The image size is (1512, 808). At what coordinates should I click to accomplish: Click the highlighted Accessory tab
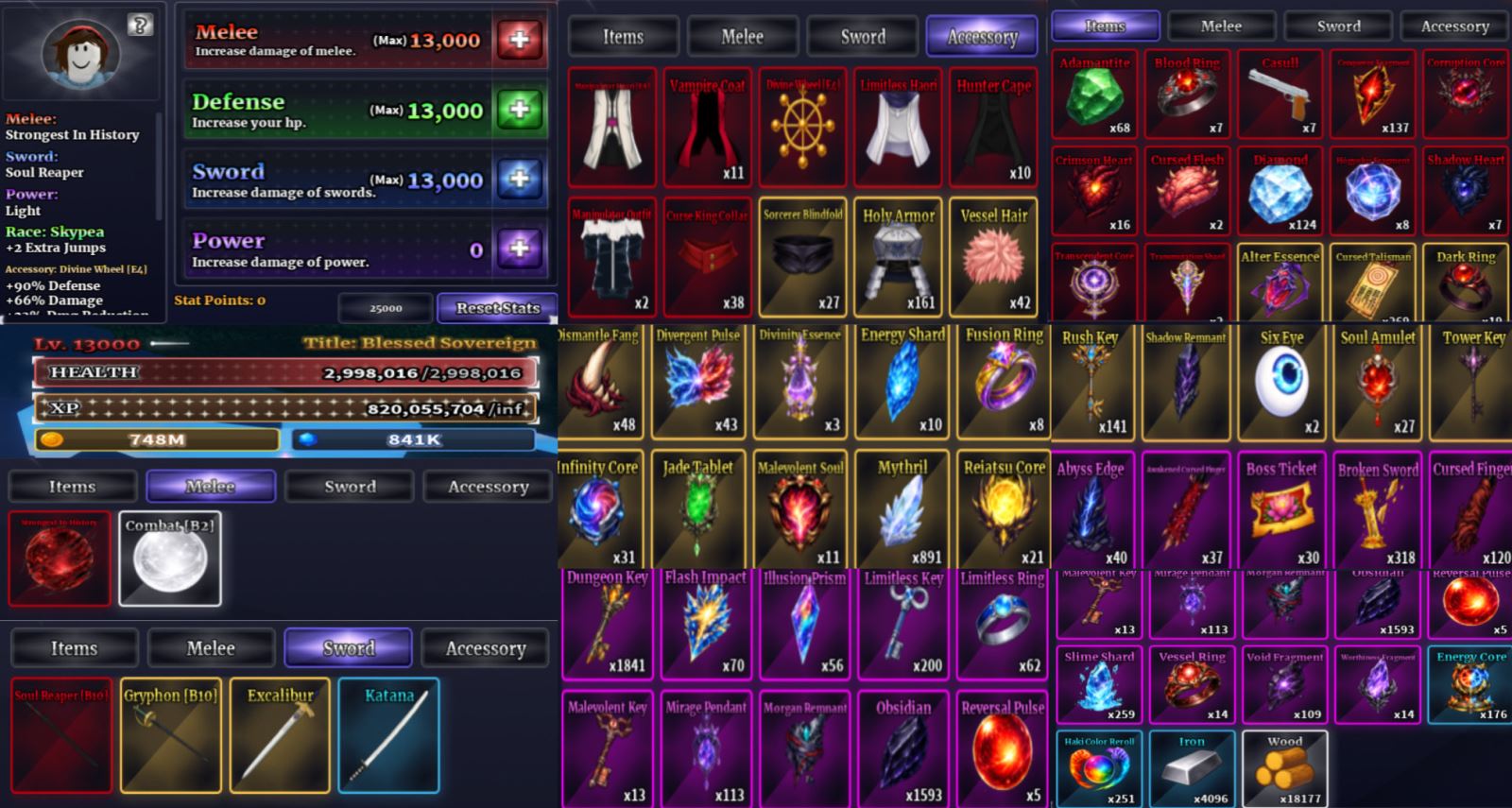click(982, 37)
